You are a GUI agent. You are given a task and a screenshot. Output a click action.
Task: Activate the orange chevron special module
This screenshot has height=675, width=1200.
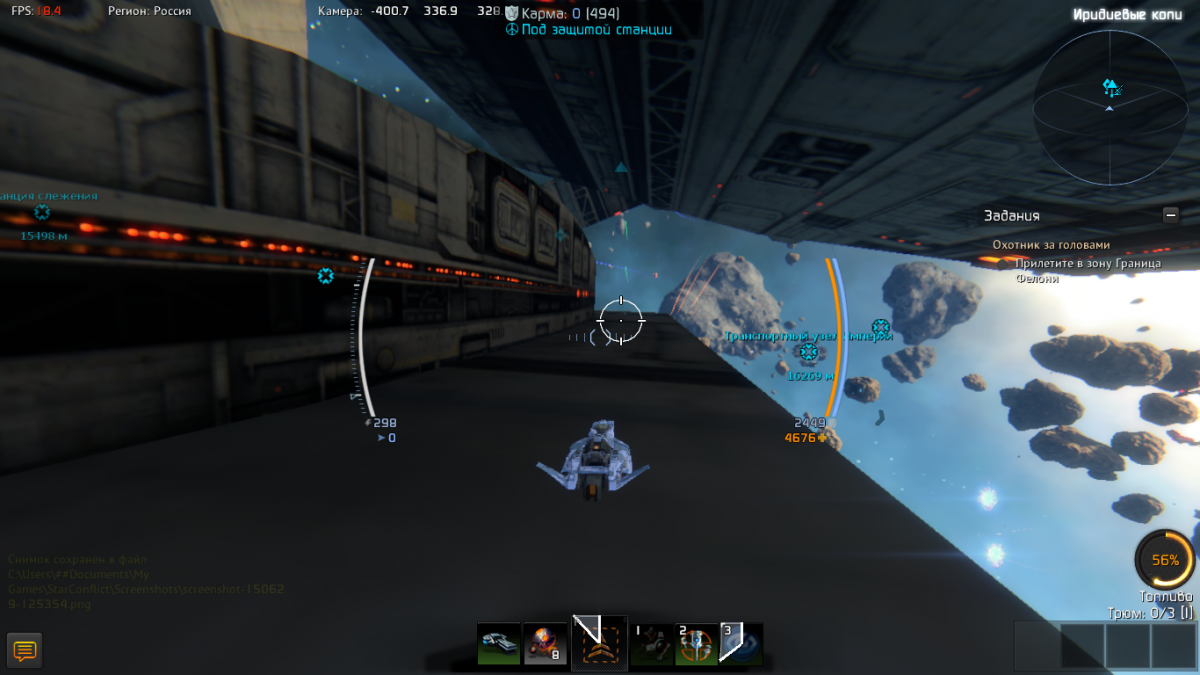[600, 643]
